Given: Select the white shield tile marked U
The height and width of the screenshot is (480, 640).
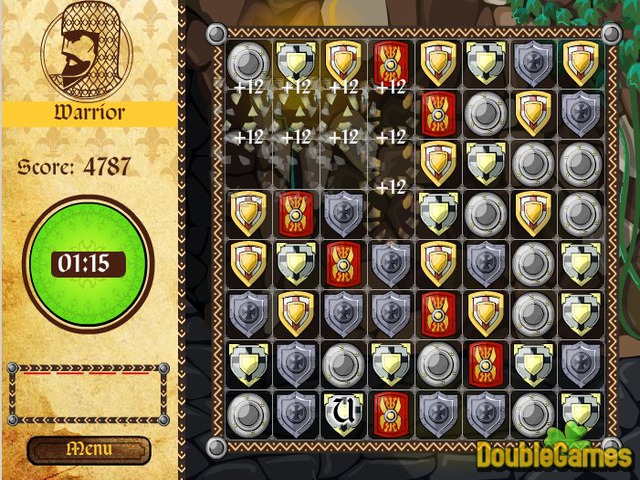Looking at the screenshot, I should (x=342, y=411).
